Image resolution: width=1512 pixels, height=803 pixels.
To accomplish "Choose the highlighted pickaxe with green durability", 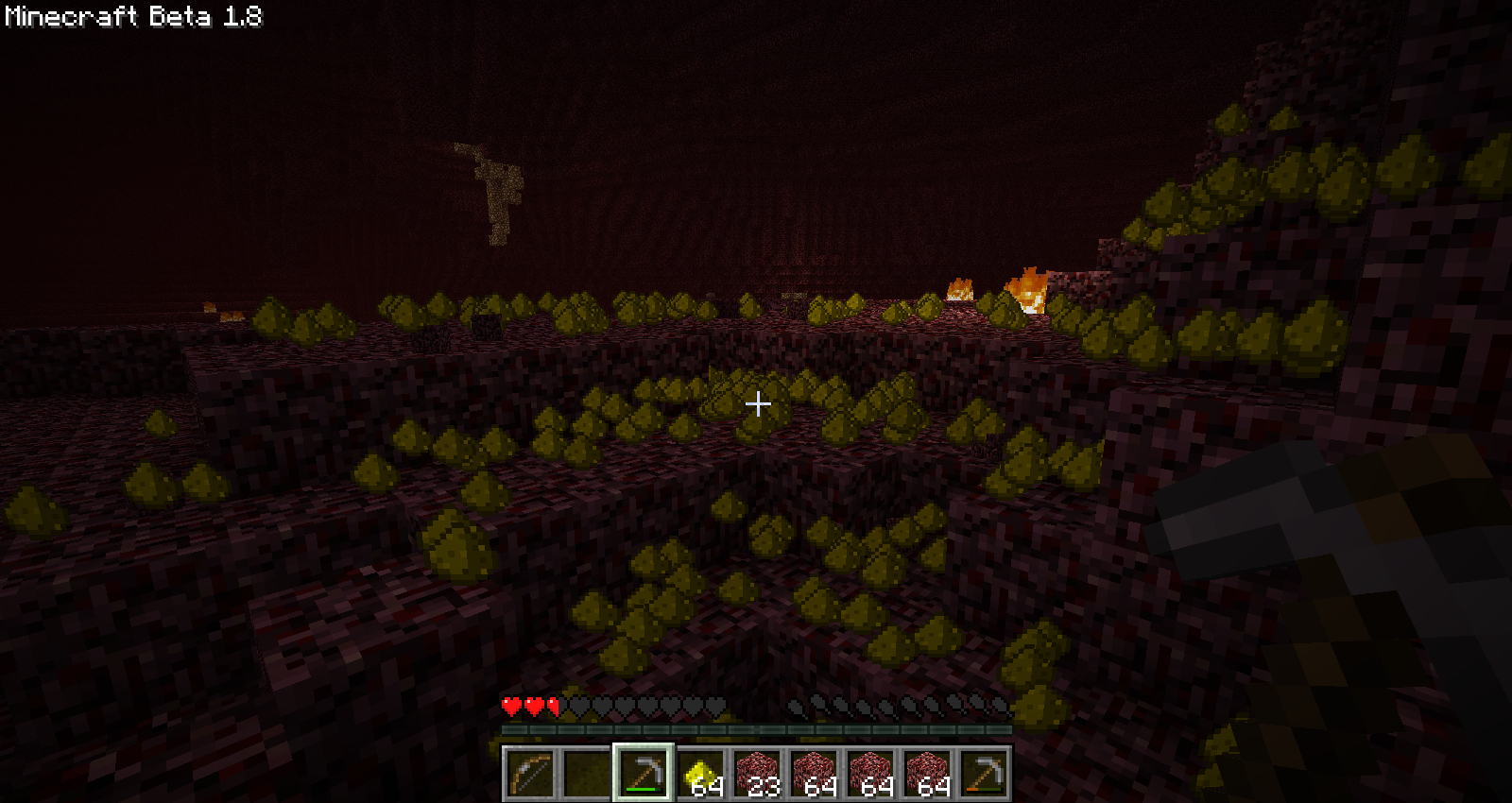I will coord(643,774).
